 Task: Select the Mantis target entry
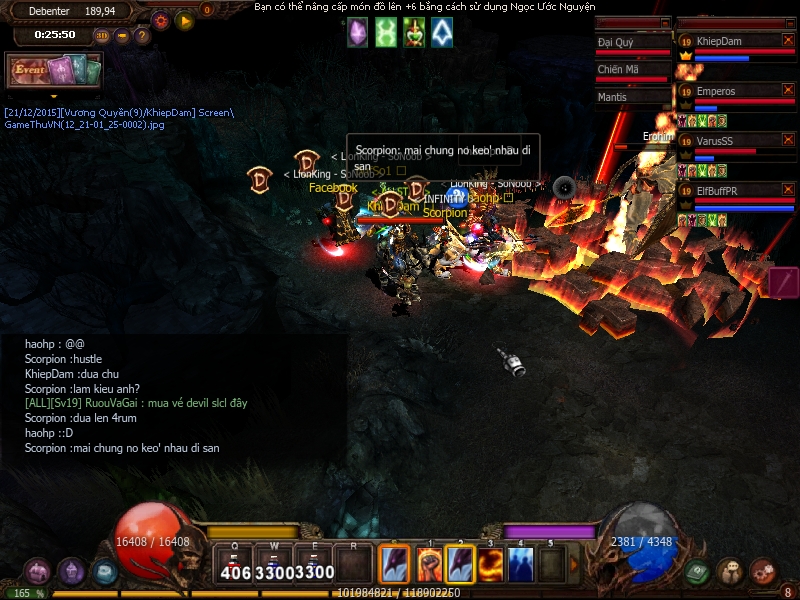(630, 97)
